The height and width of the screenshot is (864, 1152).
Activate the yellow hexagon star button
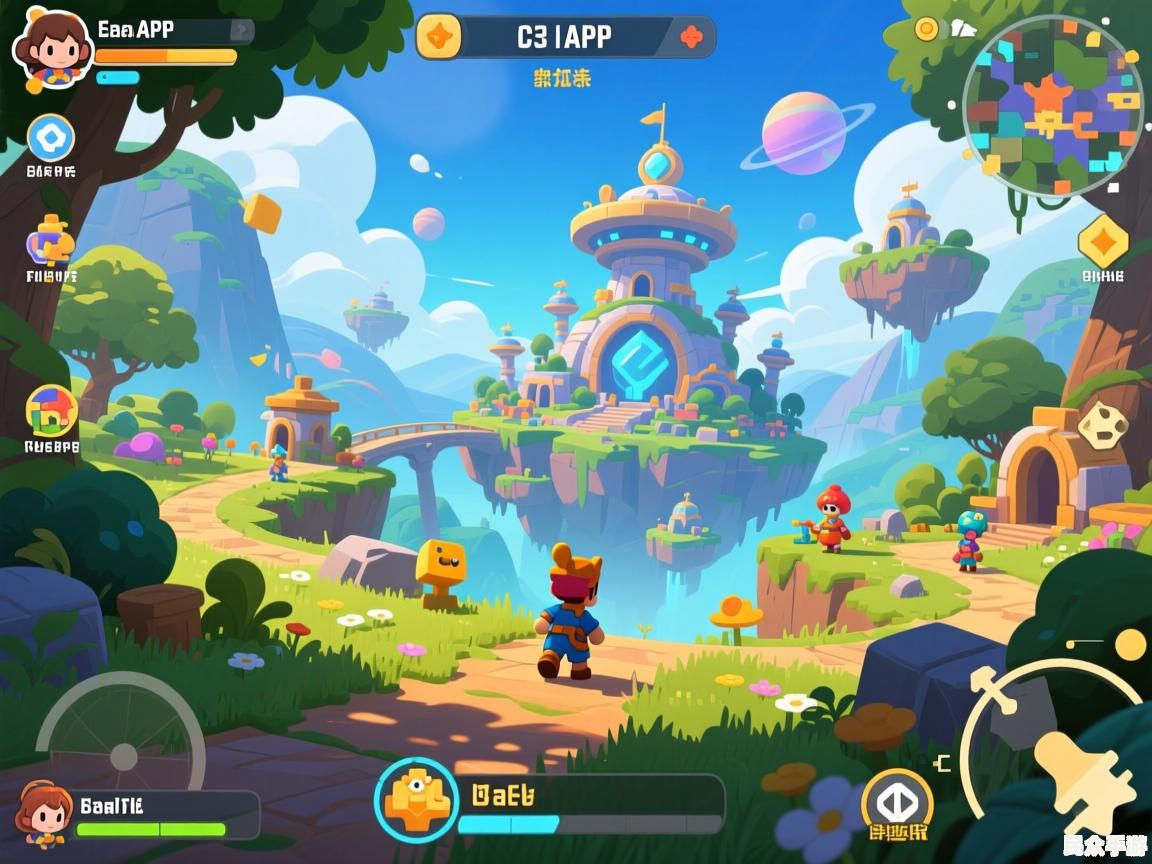1103,242
